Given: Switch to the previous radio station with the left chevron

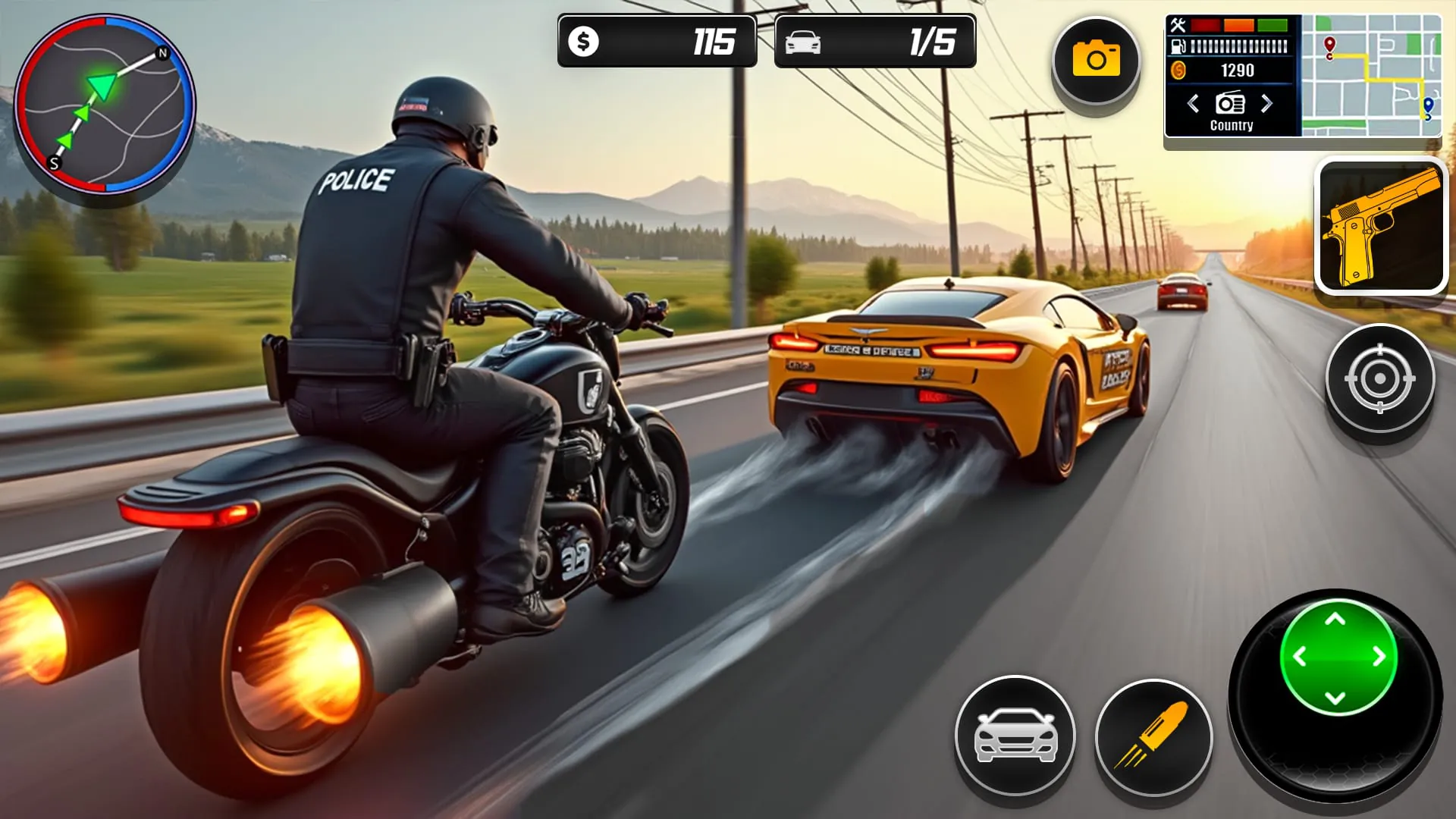Looking at the screenshot, I should click(x=1193, y=103).
